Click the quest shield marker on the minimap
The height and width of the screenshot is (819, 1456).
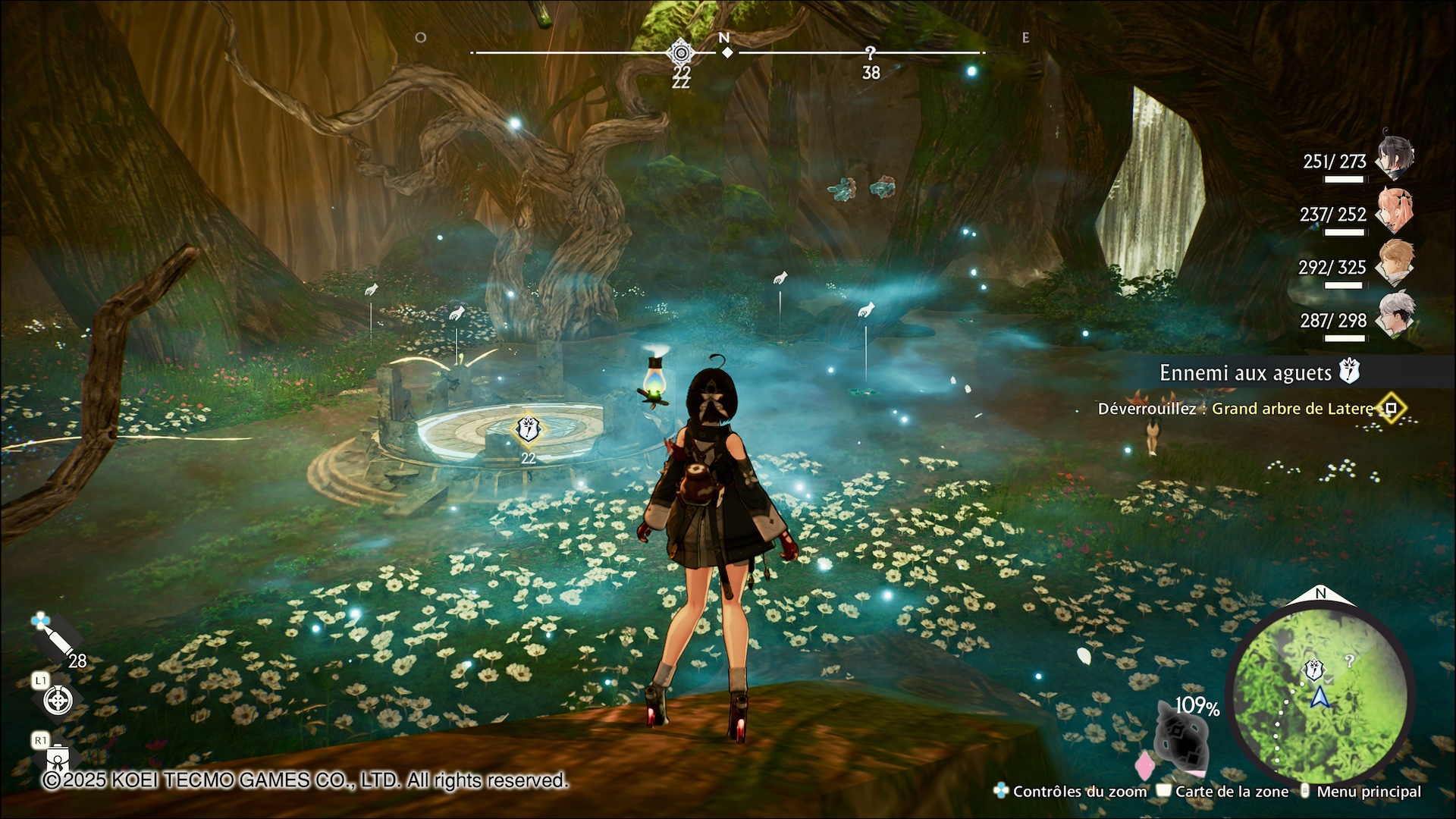point(1313,669)
